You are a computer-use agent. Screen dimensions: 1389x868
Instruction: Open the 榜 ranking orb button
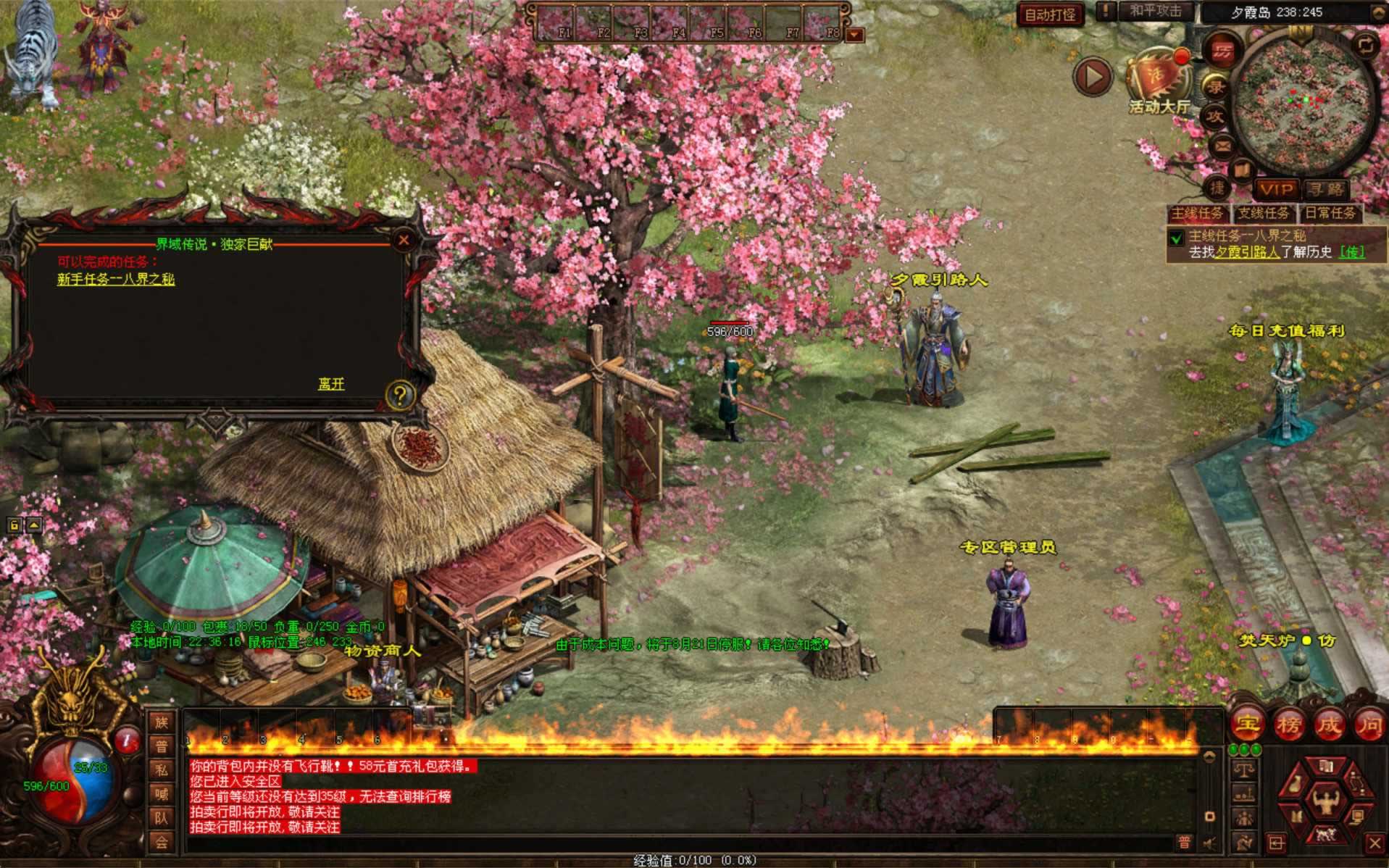coord(1288,724)
